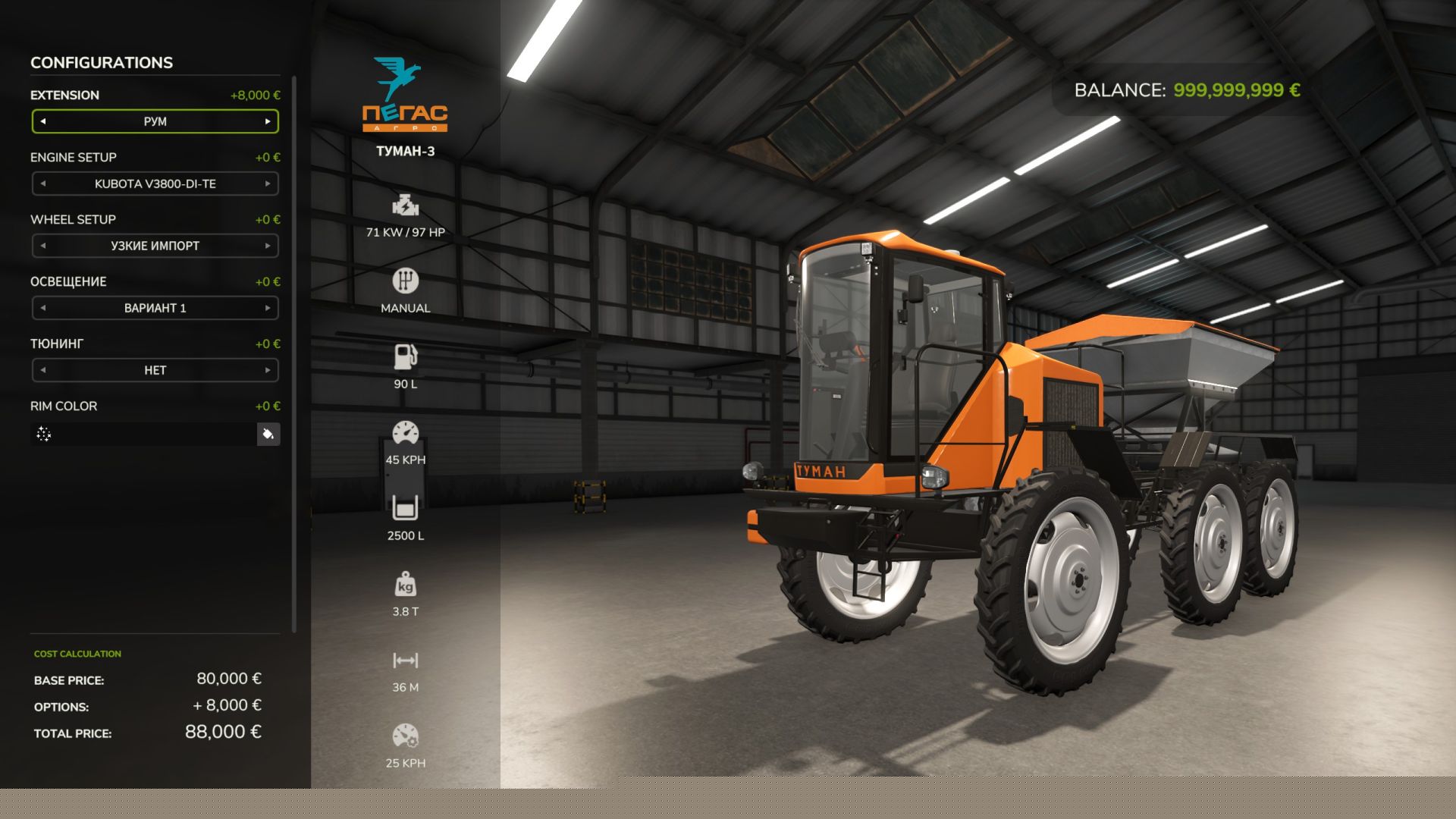This screenshot has height=819, width=1456.
Task: Switch to previous Engine Setup
Action: pyautogui.click(x=43, y=184)
